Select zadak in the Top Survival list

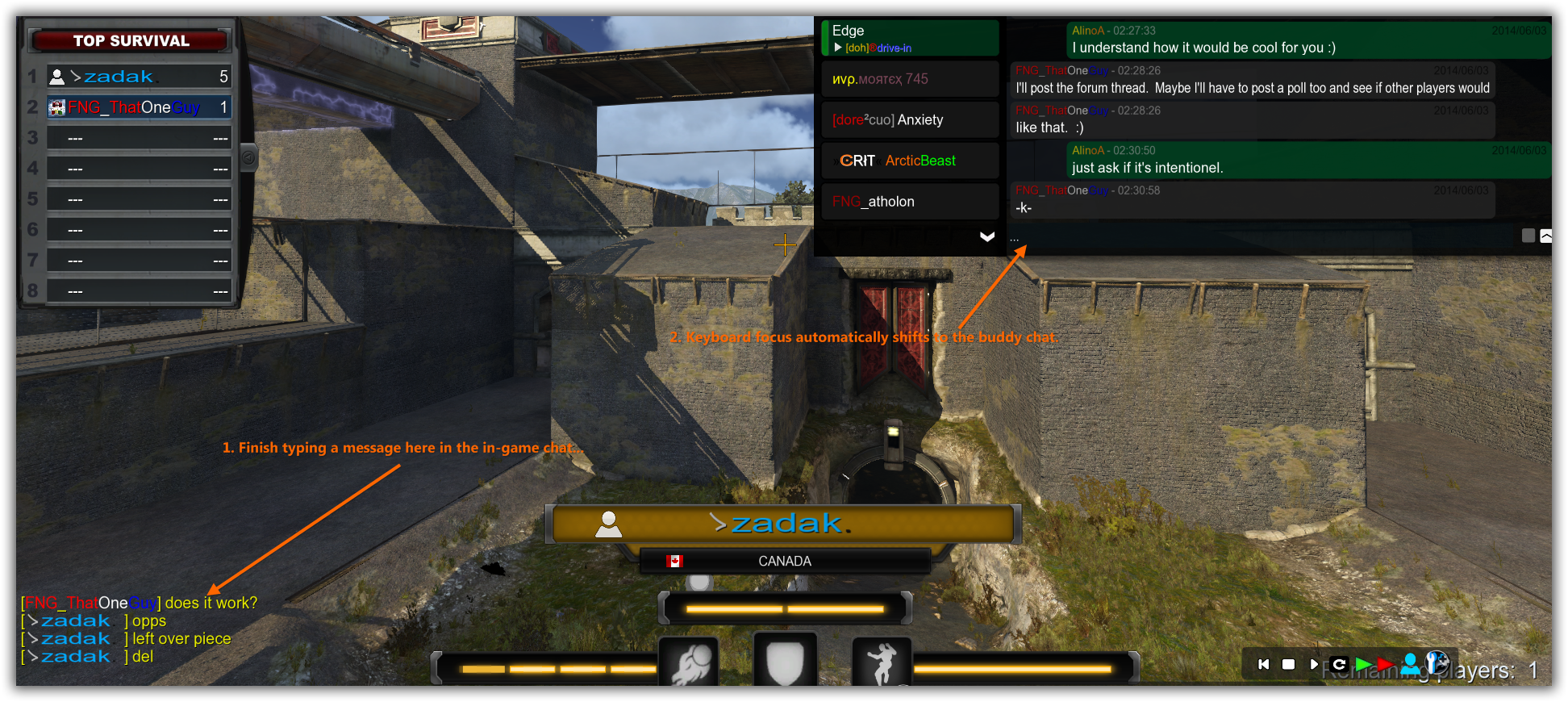click(x=139, y=77)
